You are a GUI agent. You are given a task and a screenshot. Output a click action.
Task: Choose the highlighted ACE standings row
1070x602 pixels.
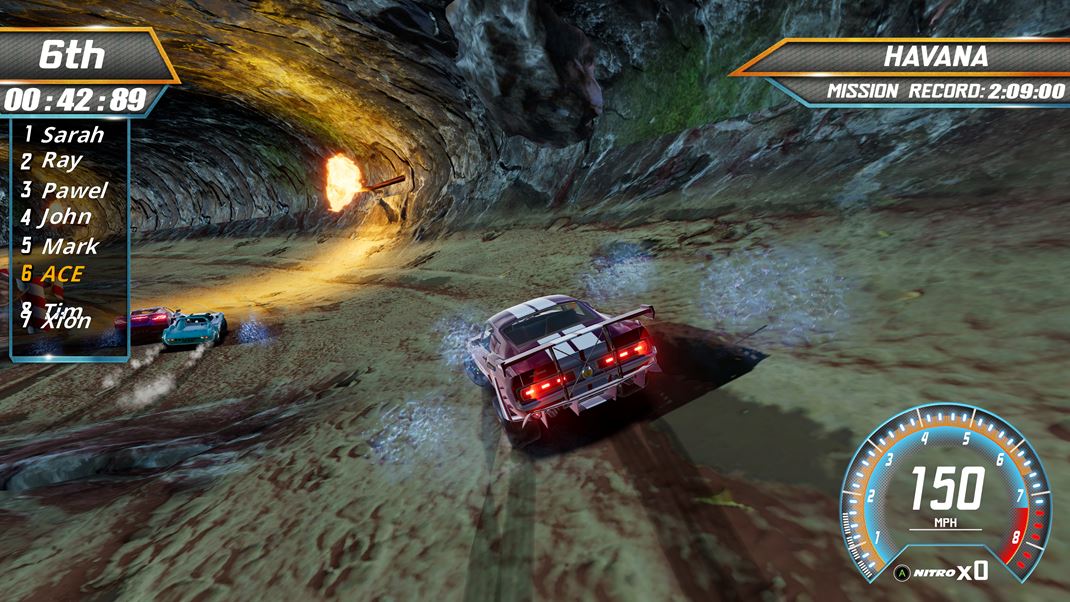(54, 273)
